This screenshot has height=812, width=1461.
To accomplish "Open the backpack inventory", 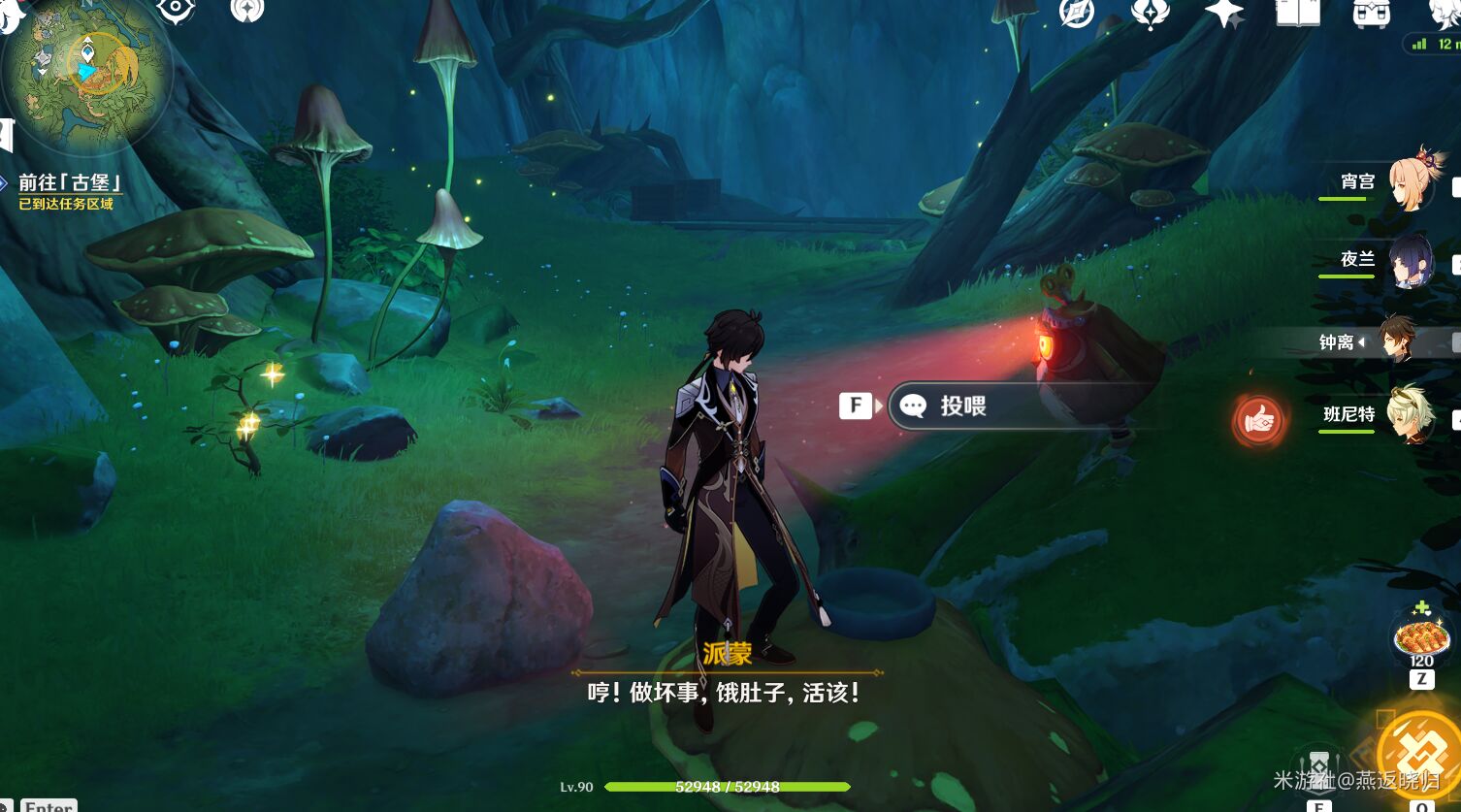I will (1370, 12).
